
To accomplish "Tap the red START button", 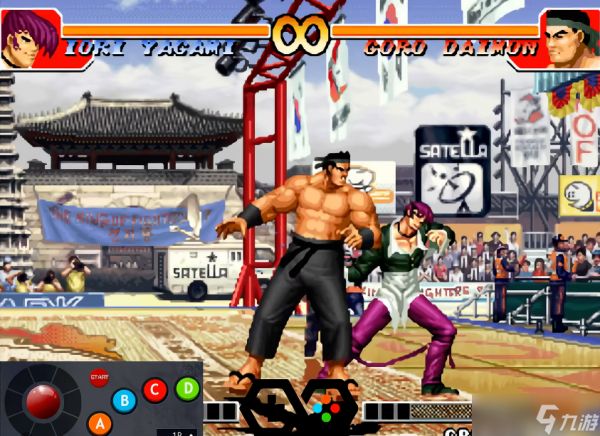I will pyautogui.click(x=99, y=378).
